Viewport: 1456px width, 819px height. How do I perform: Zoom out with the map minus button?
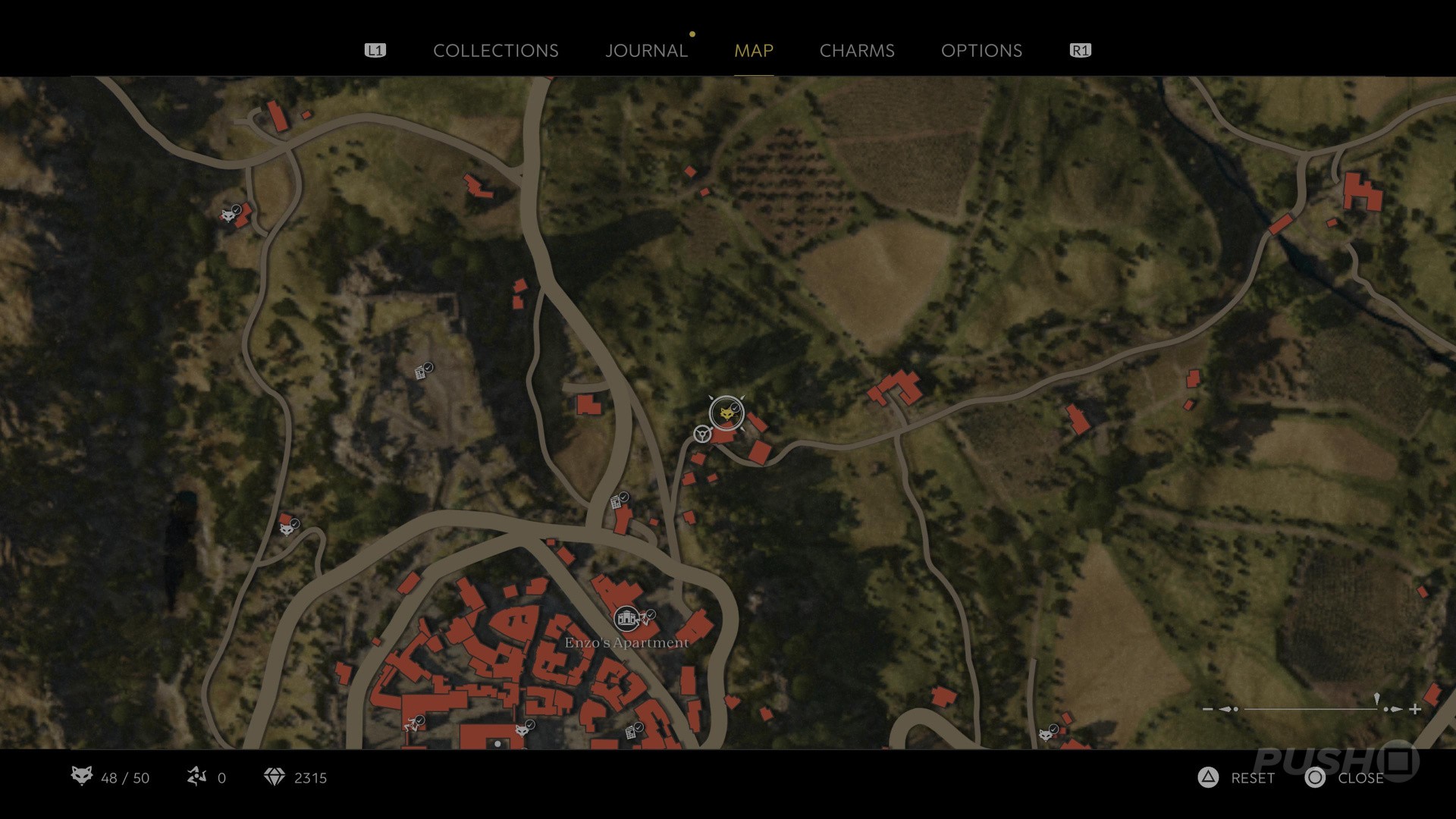pos(1207,709)
